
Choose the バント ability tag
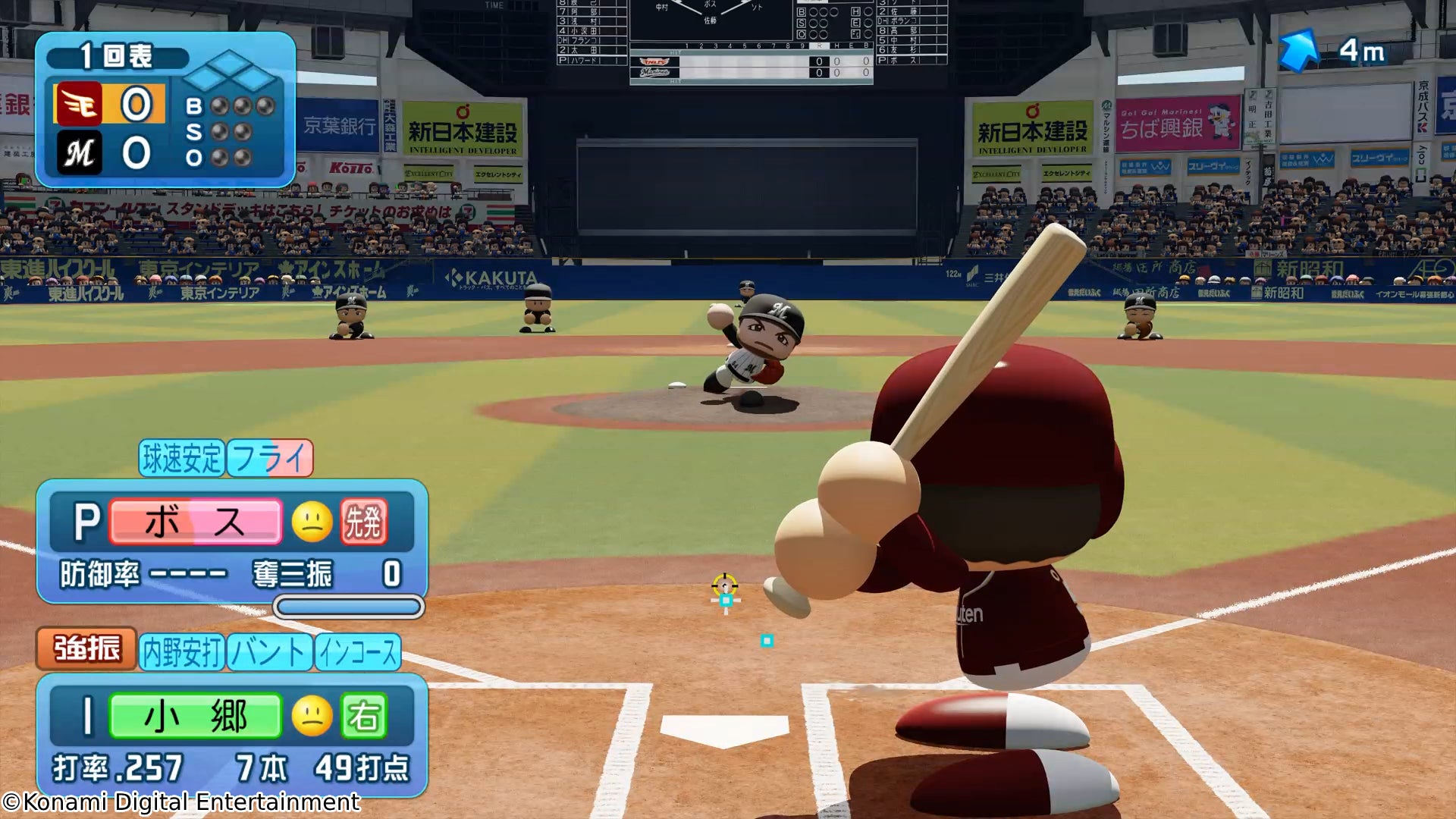tap(270, 652)
